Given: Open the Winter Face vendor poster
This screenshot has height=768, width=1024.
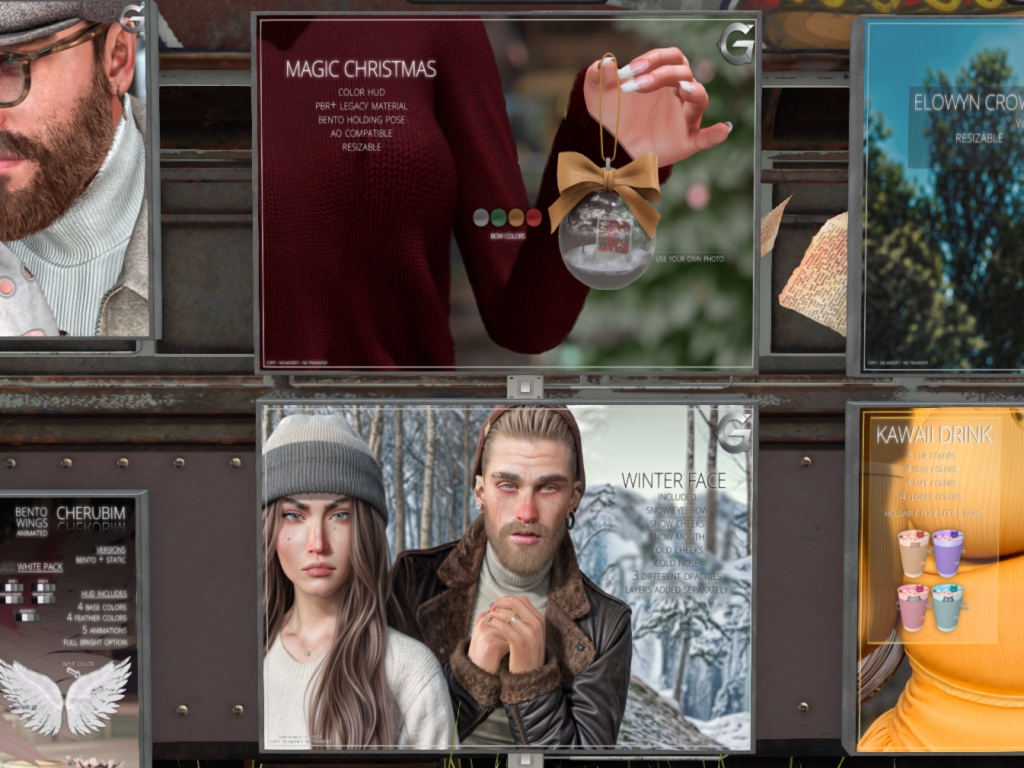Looking at the screenshot, I should point(506,576).
